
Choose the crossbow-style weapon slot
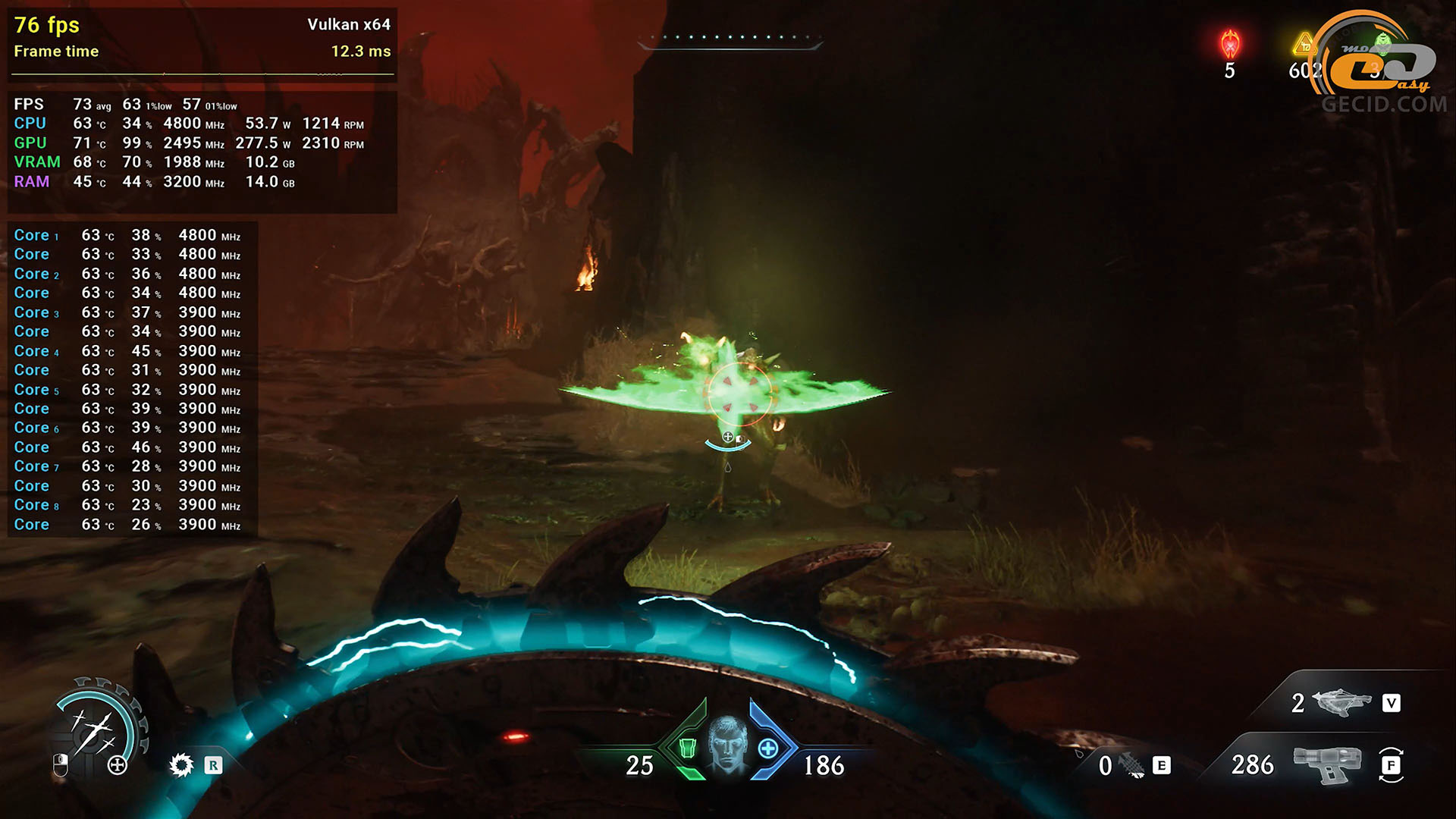(x=1341, y=703)
